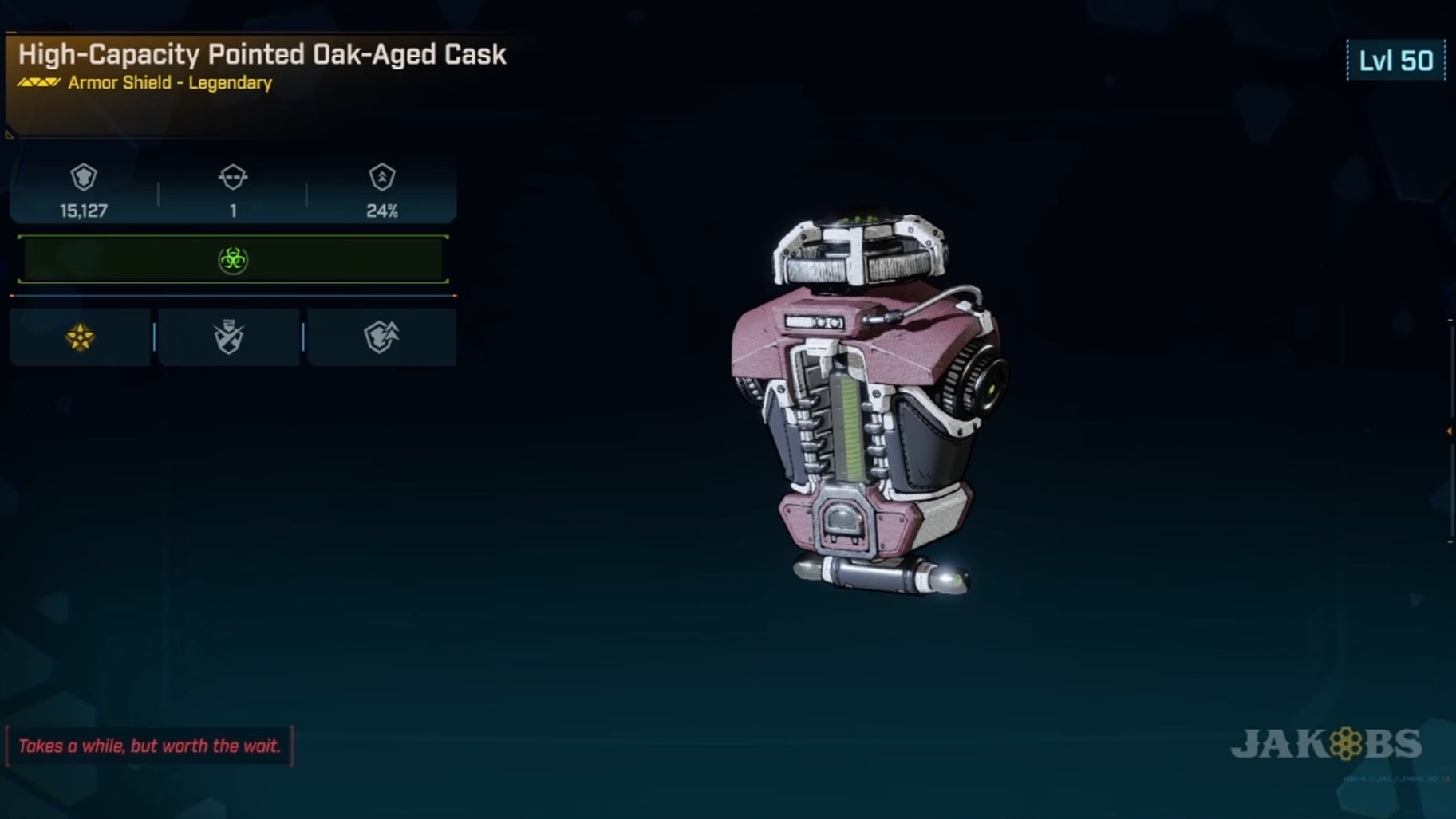1456x819 pixels.
Task: Click the recharge rate icon above 24%
Action: 382,177
